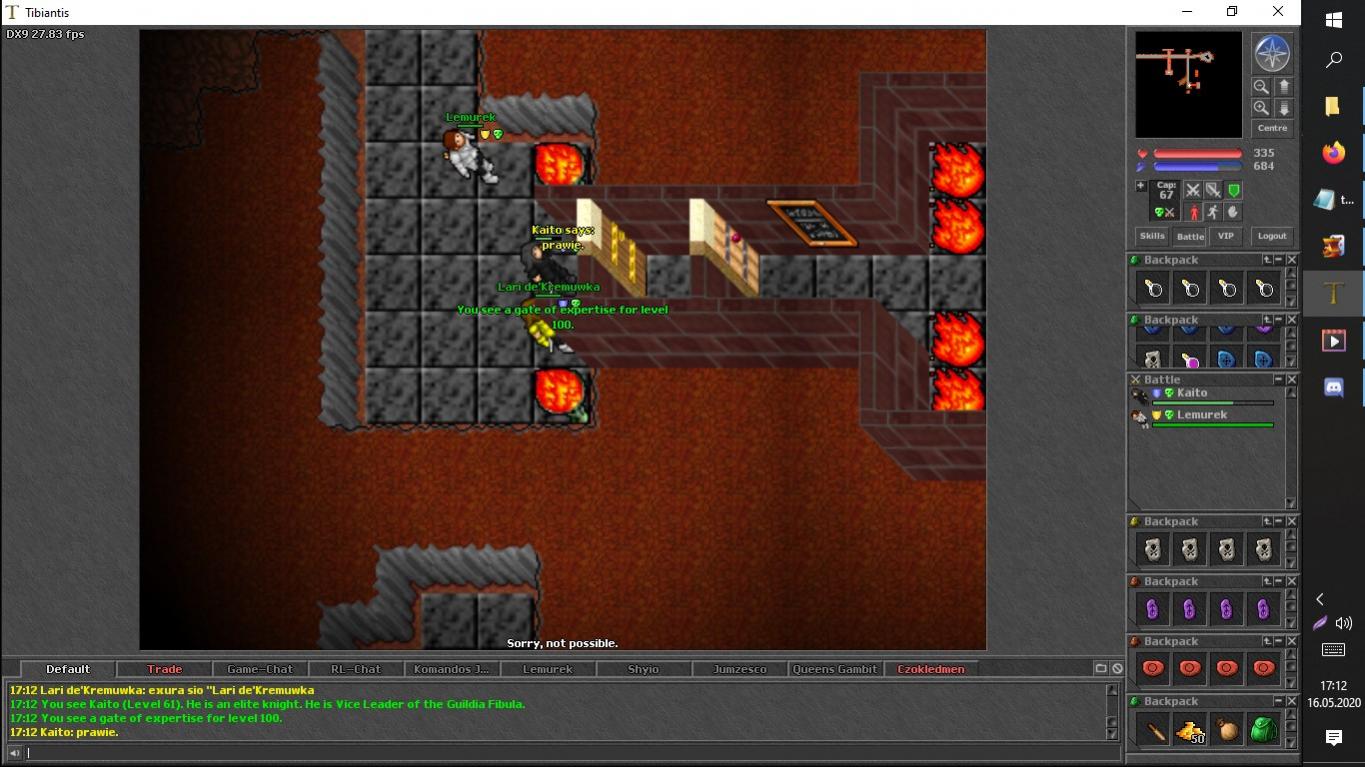
Task: Open the green backpack item
Action: point(1264,730)
